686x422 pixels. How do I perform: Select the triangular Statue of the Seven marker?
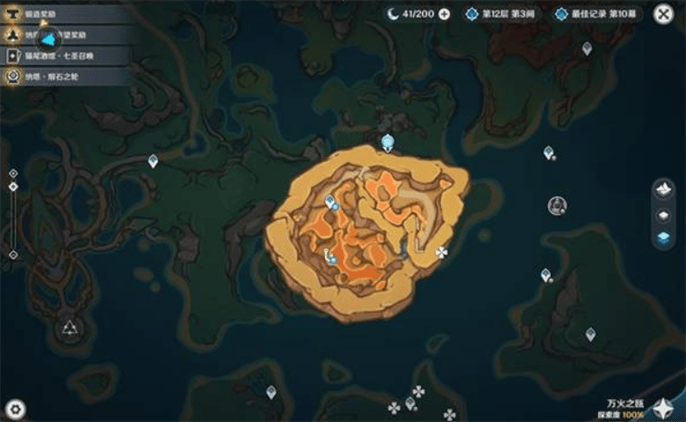click(69, 328)
